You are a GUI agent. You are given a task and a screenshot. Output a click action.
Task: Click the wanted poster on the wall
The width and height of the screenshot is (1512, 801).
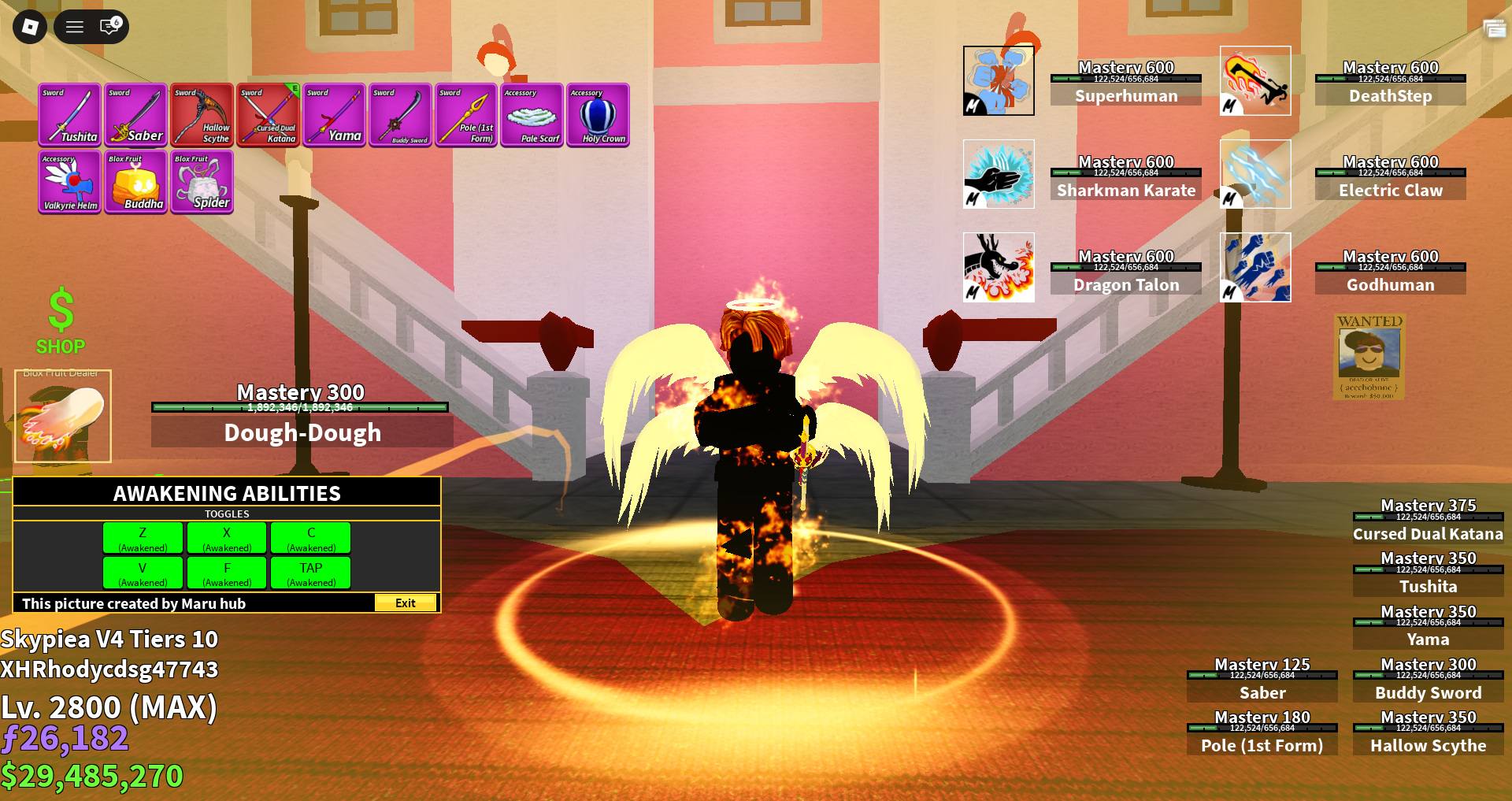point(1369,358)
